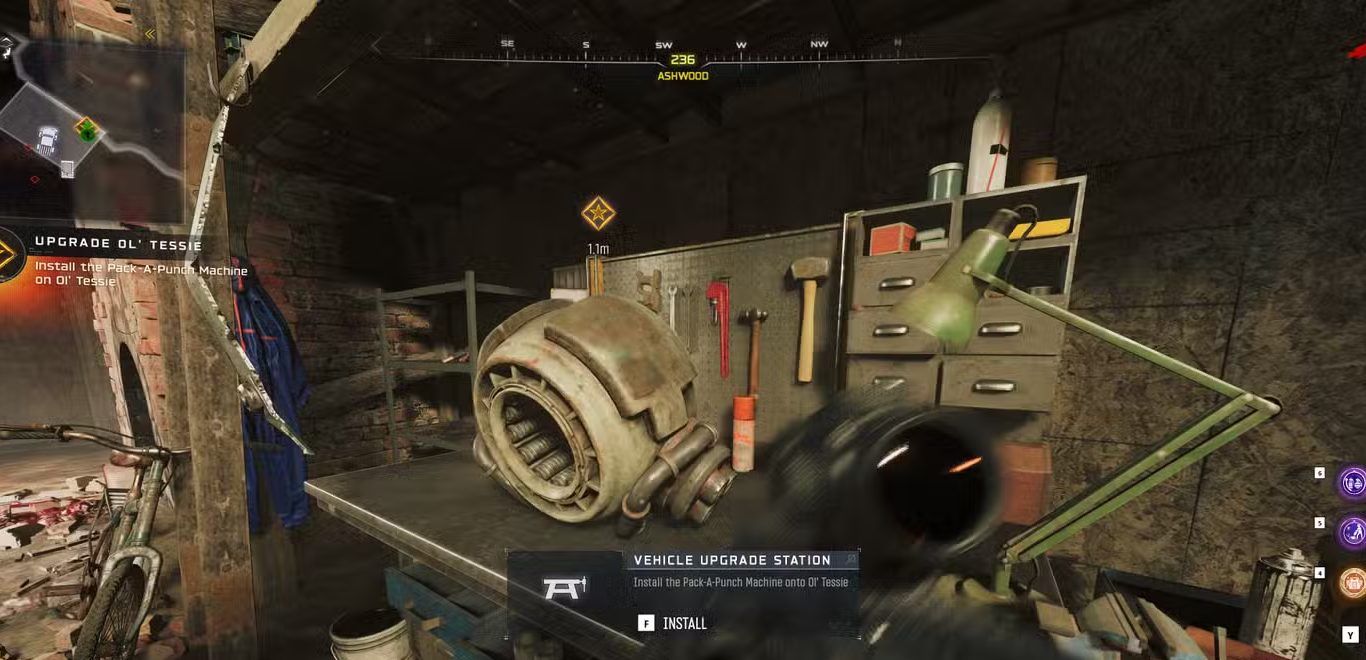This screenshot has width=1366, height=660.
Task: Activate the orange ability icon
Action: point(1353,581)
